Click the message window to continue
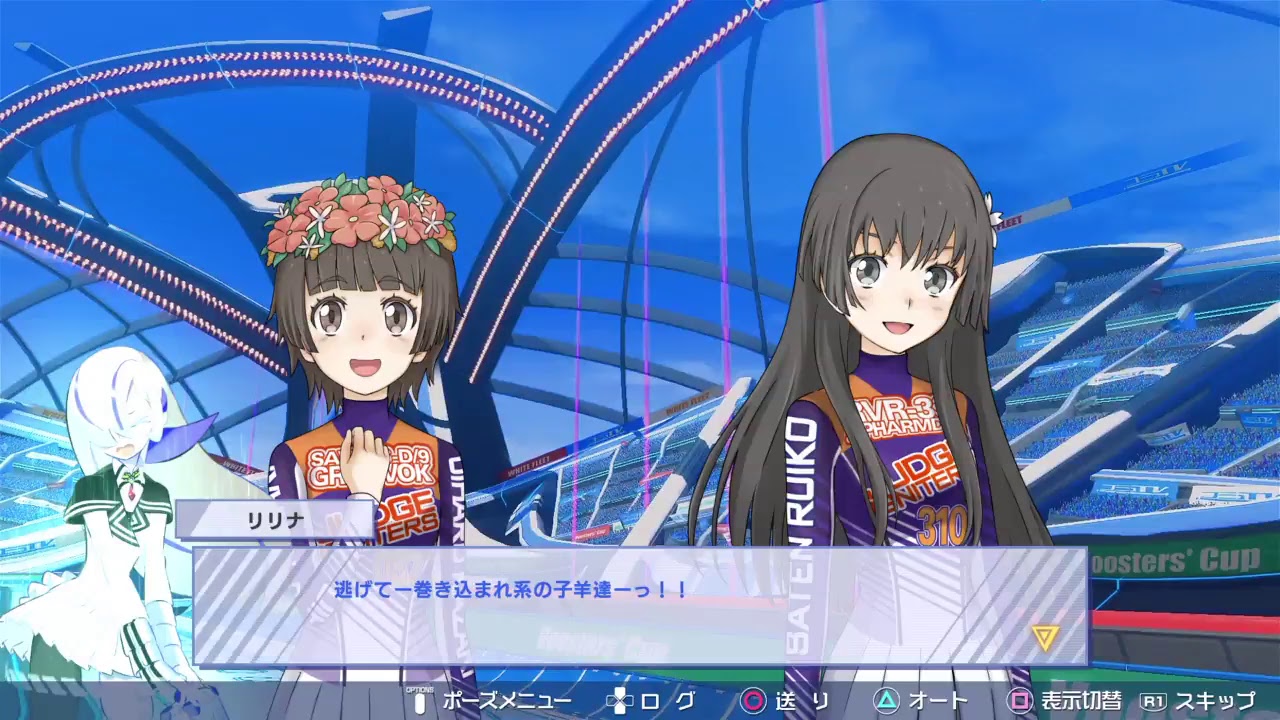Viewport: 1280px width, 720px height. [x=640, y=610]
